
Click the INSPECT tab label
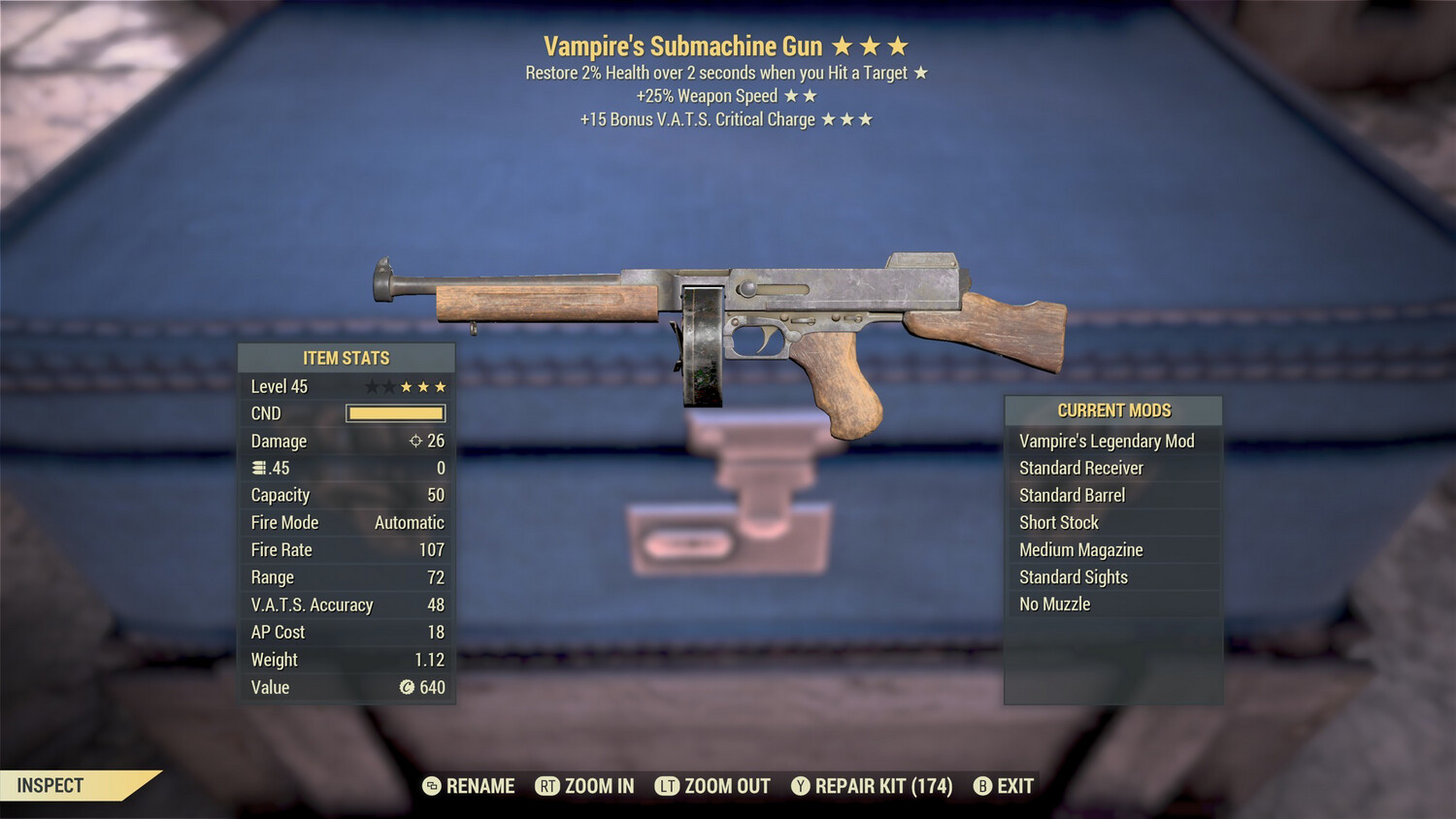point(50,785)
